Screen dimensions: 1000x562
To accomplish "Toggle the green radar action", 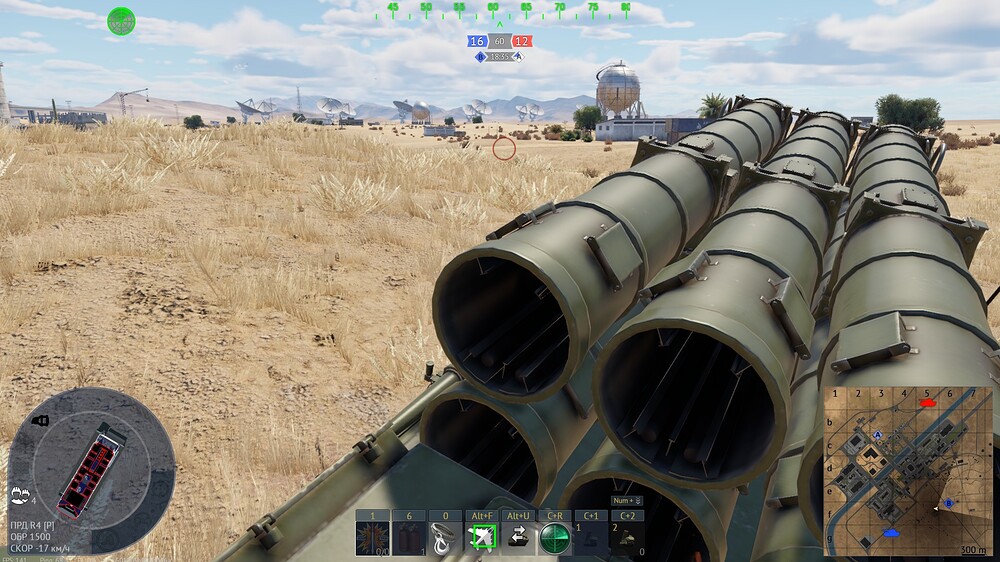I will tap(554, 538).
